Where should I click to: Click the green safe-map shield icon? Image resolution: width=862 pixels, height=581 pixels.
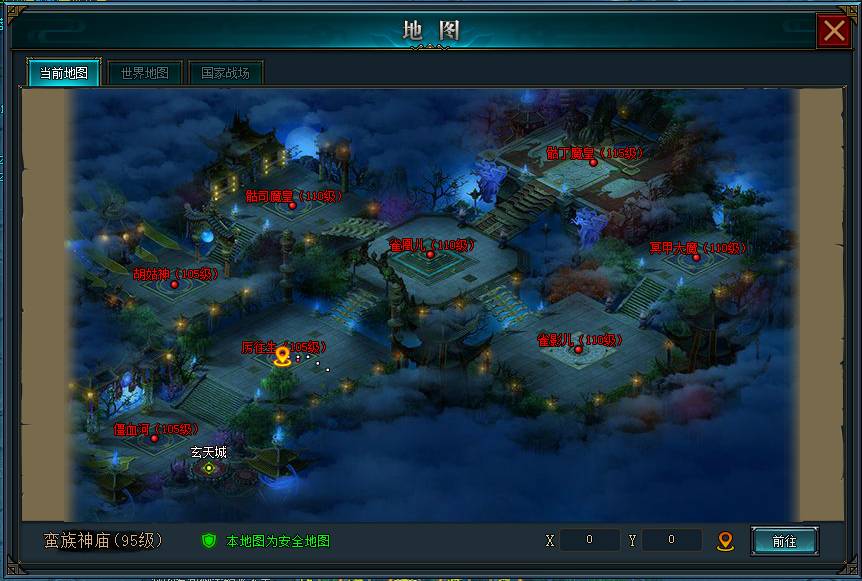point(209,541)
